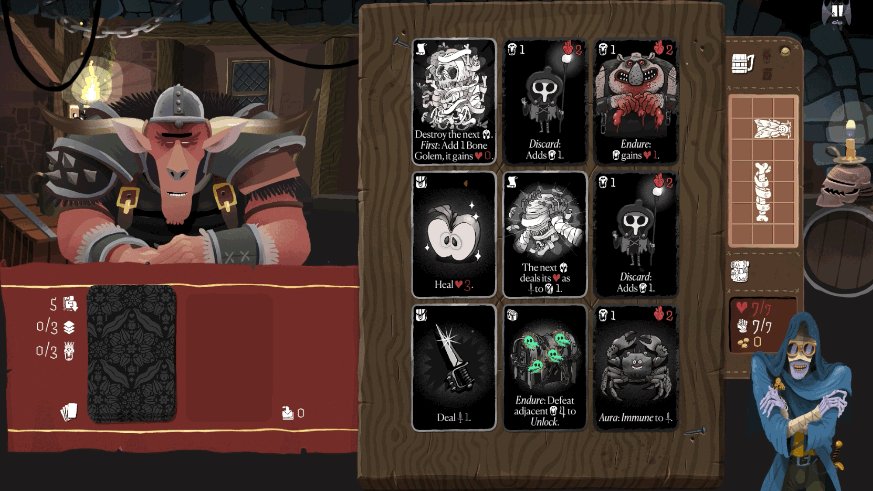Open the beer mug icon
Viewport: 873px width, 491px height.
pyautogui.click(x=742, y=65)
